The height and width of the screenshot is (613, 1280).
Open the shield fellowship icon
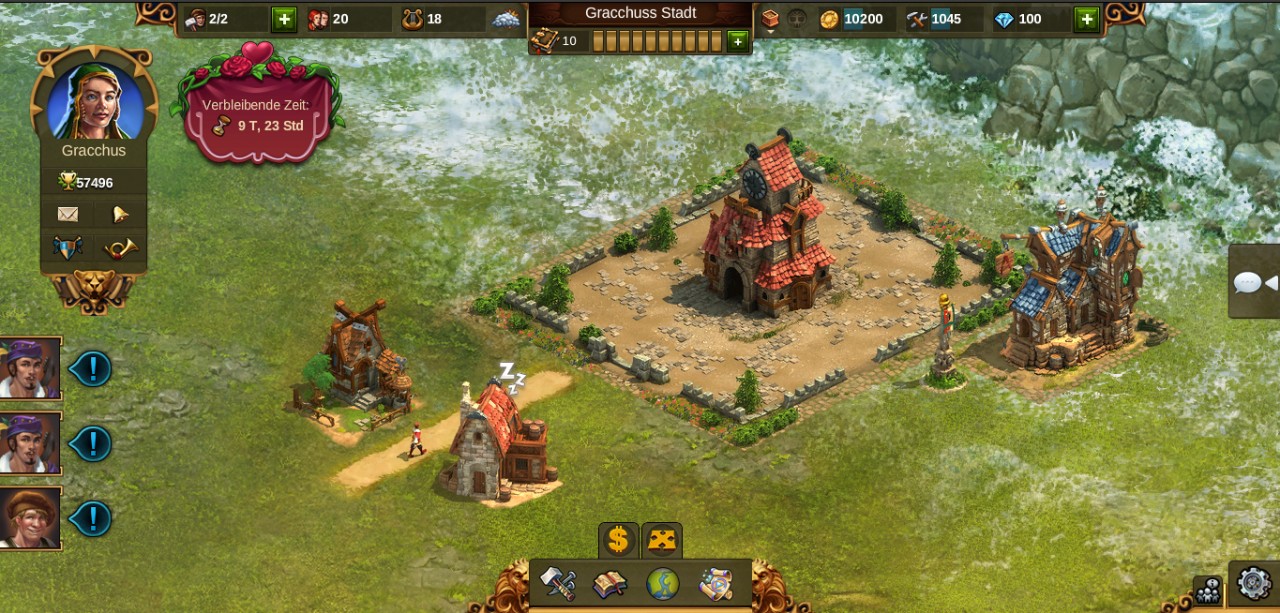point(68,248)
